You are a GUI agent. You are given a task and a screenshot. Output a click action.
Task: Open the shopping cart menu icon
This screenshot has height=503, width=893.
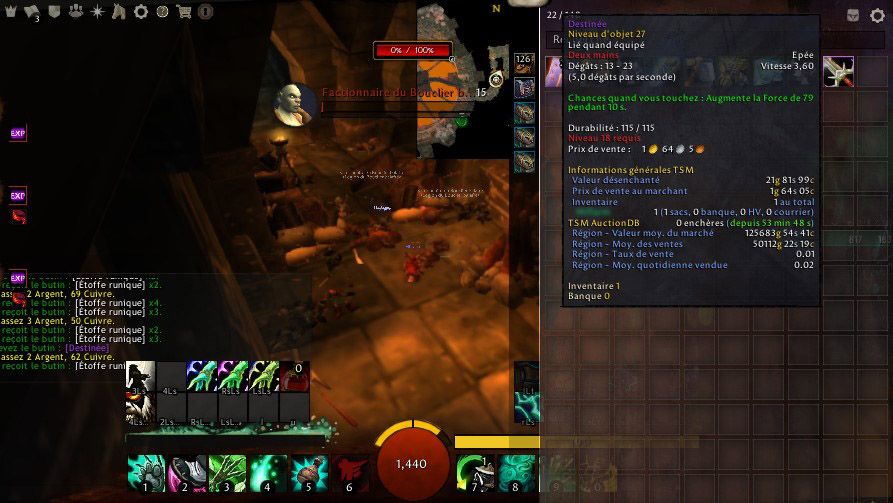tap(183, 12)
